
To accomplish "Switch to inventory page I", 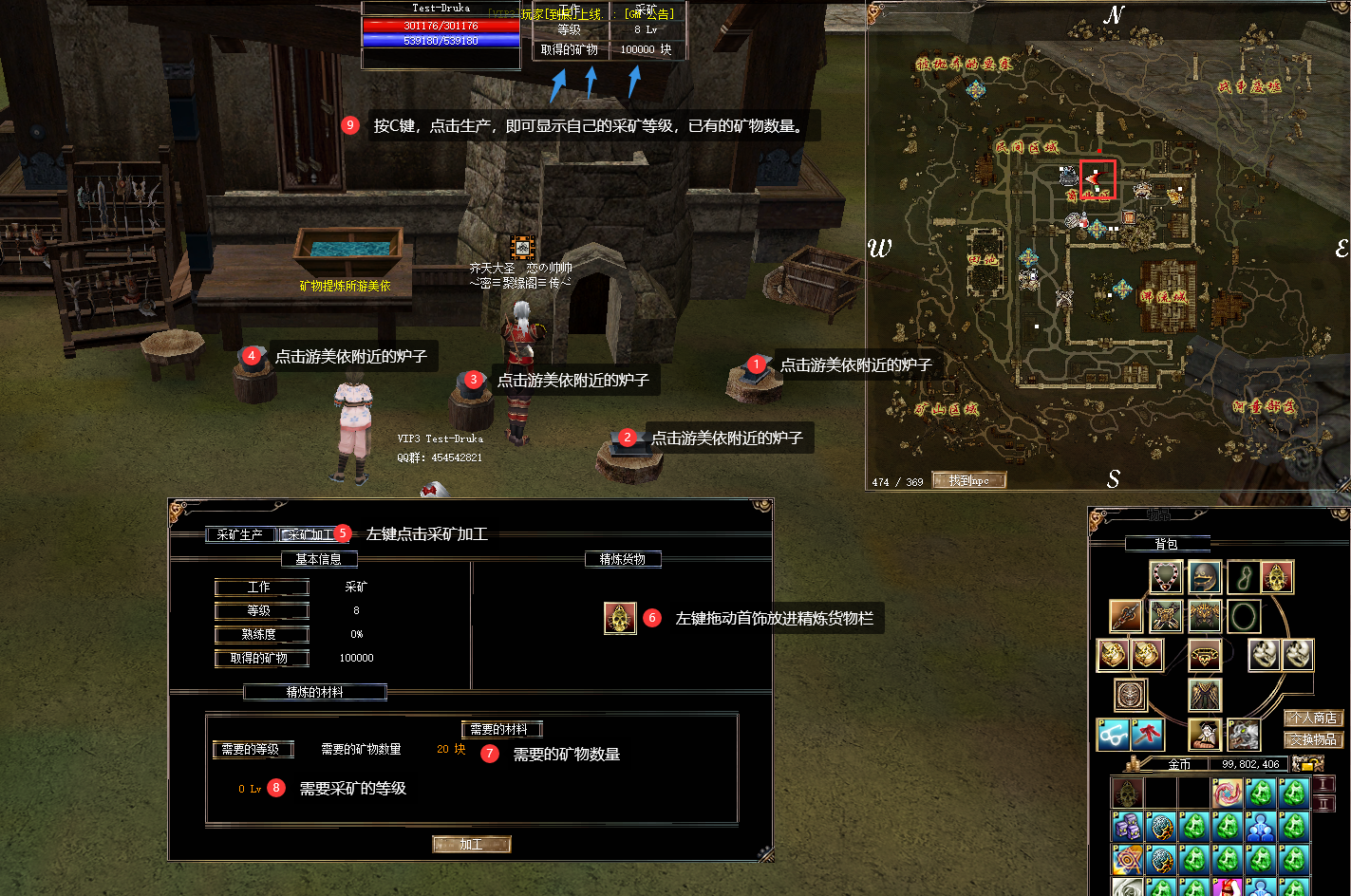I will [1324, 784].
